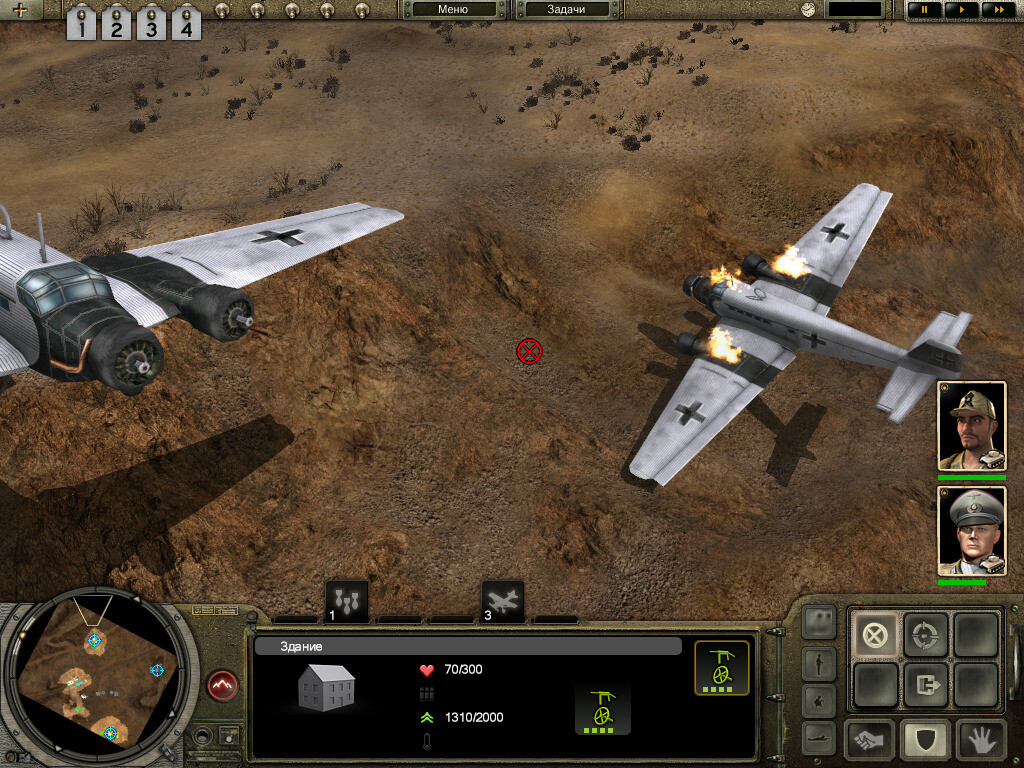Select control group tag 2
1024x768 pixels.
tap(116, 23)
